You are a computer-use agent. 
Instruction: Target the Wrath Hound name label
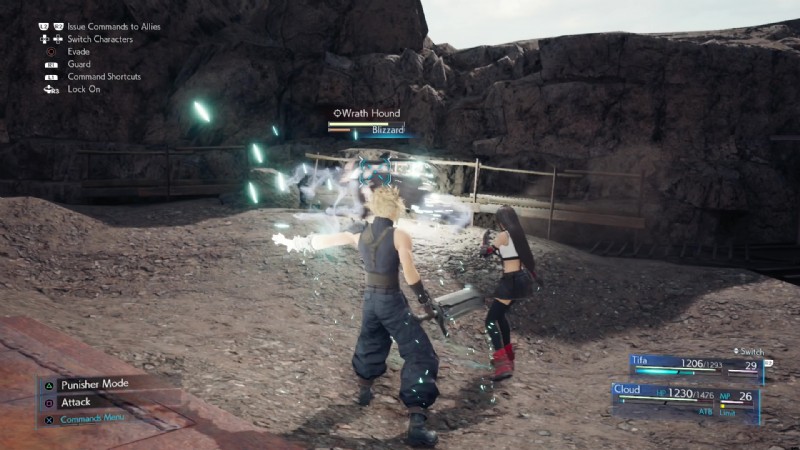coord(371,114)
